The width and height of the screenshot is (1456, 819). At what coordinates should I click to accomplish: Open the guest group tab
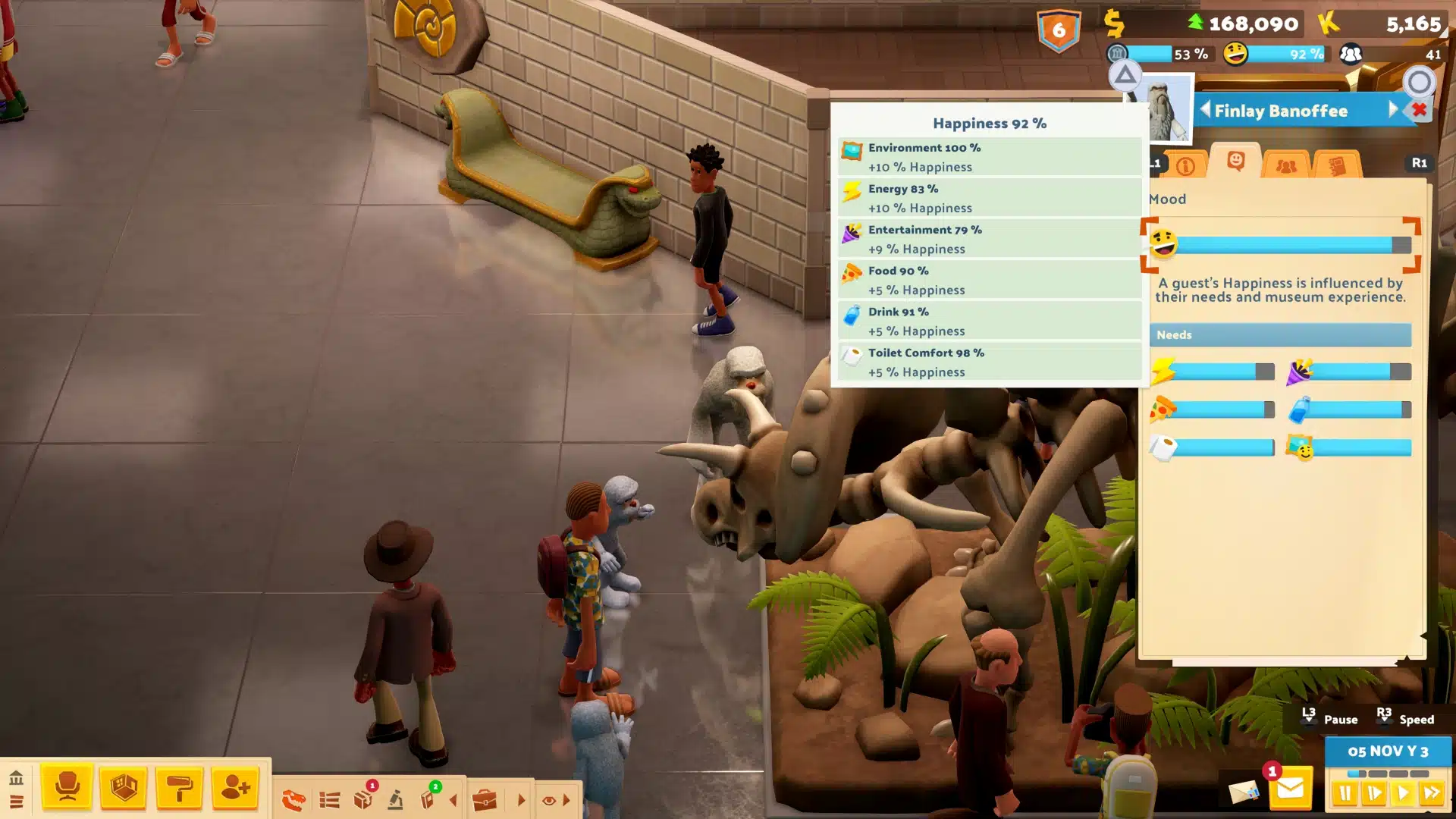click(1286, 165)
